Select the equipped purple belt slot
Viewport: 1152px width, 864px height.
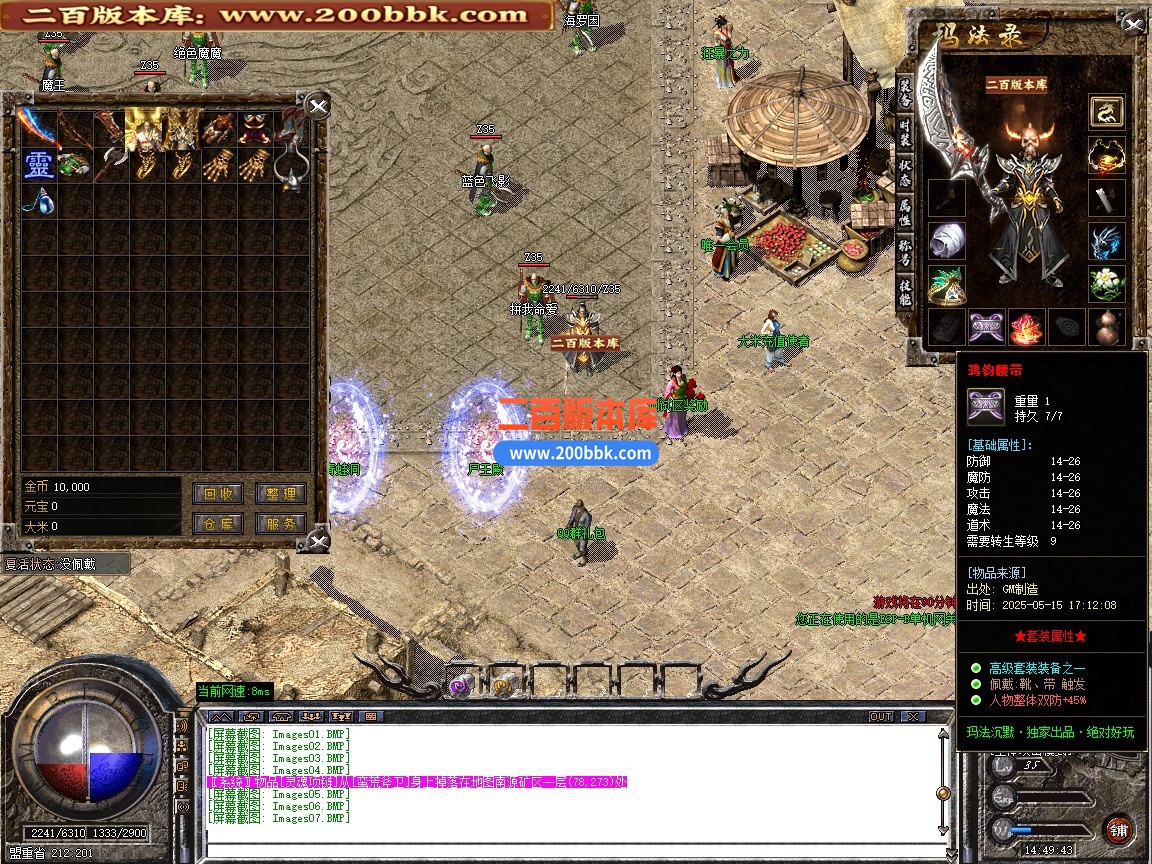pyautogui.click(x=986, y=327)
